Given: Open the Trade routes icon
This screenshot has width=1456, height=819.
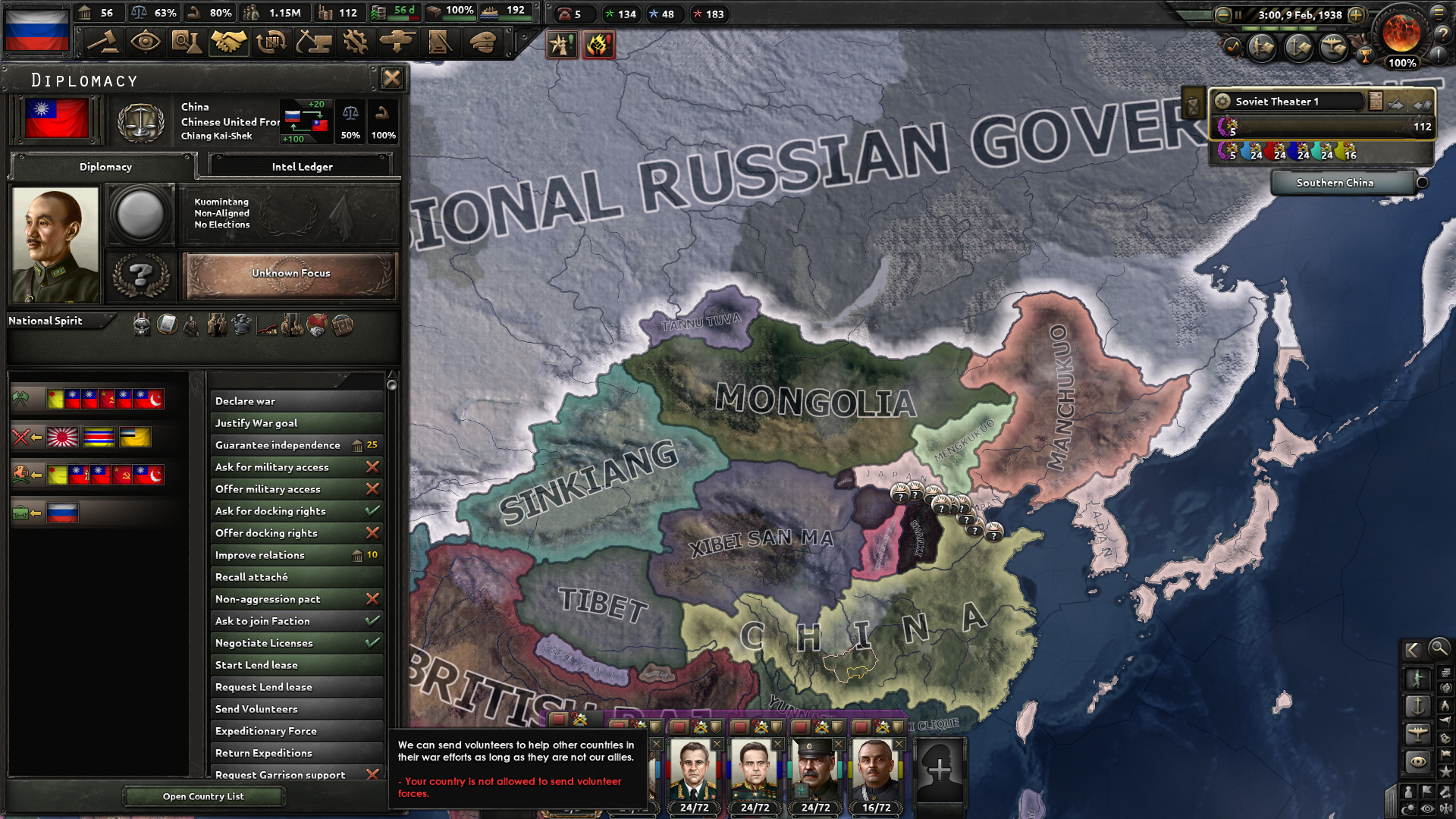Looking at the screenshot, I should (271, 42).
